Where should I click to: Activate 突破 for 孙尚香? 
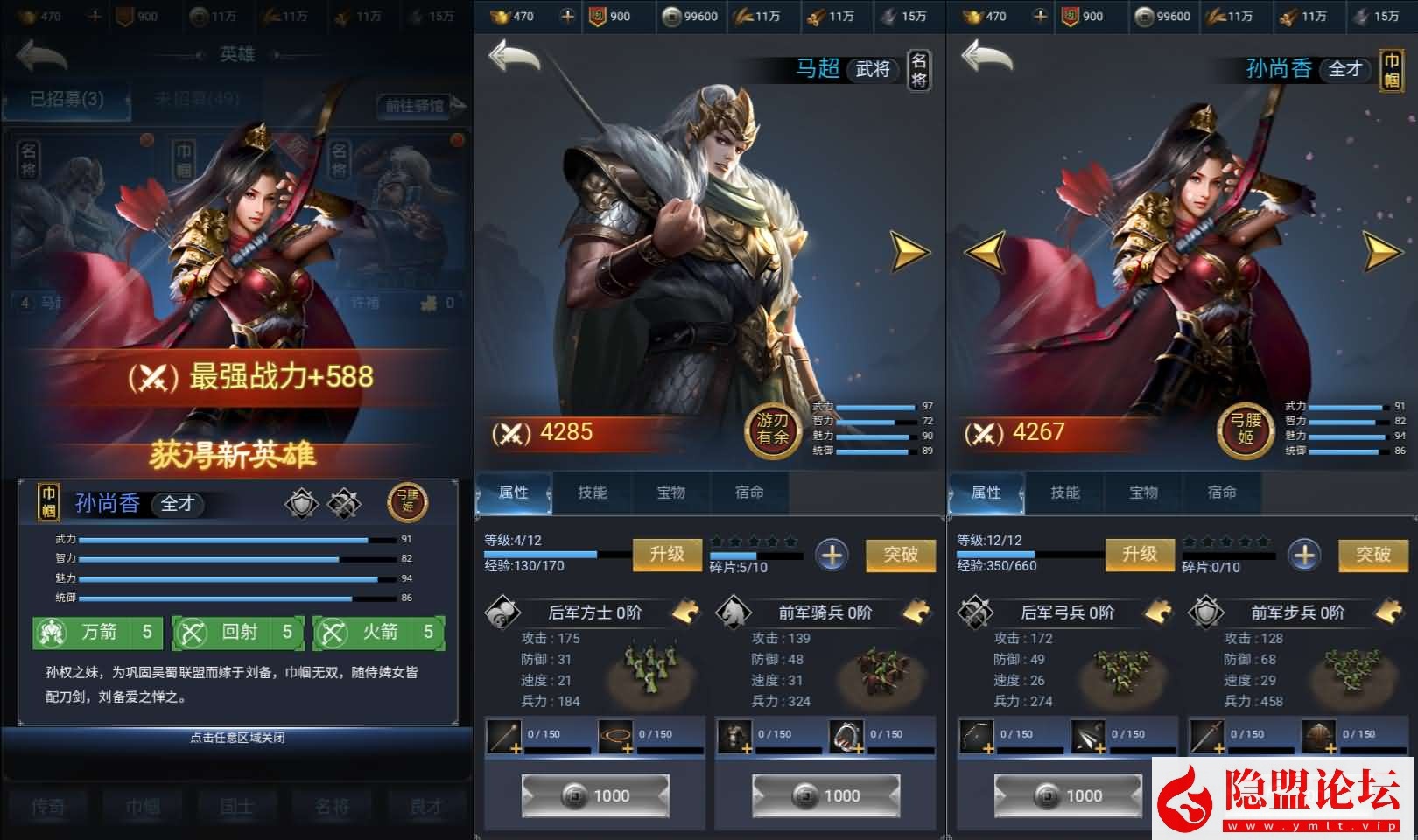tap(1373, 554)
